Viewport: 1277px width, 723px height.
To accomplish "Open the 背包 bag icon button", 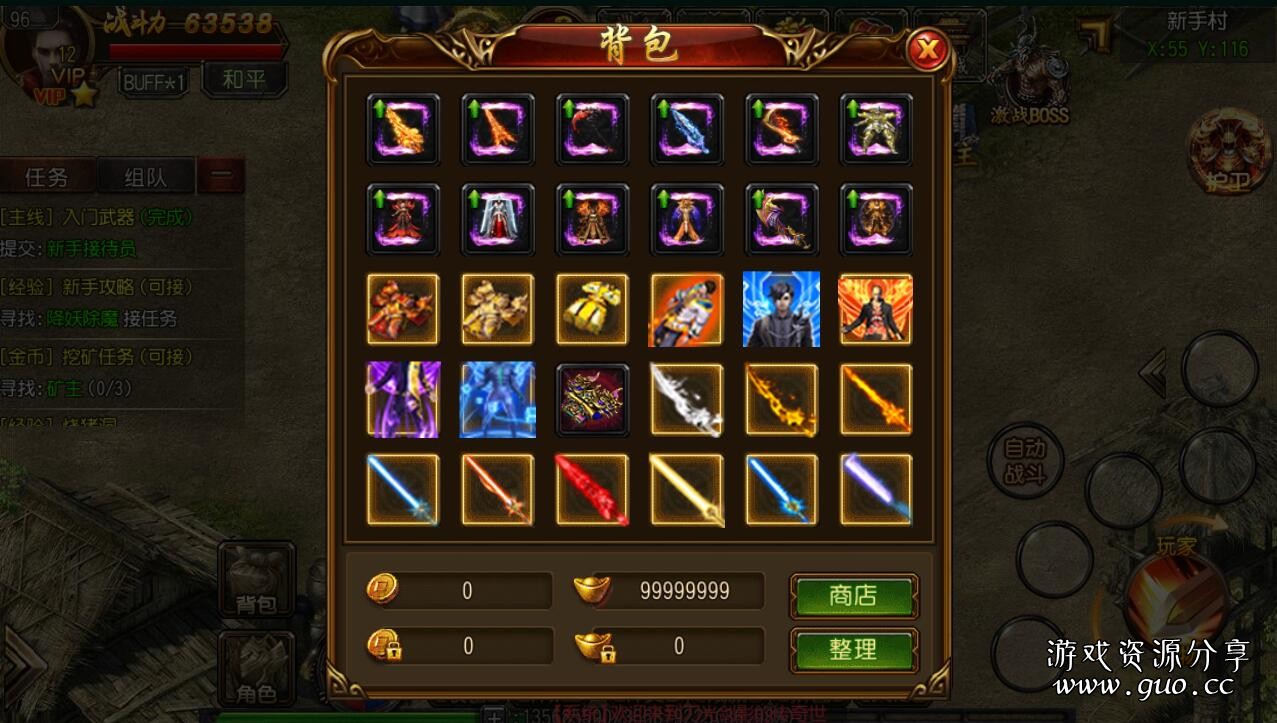I will (x=256, y=580).
